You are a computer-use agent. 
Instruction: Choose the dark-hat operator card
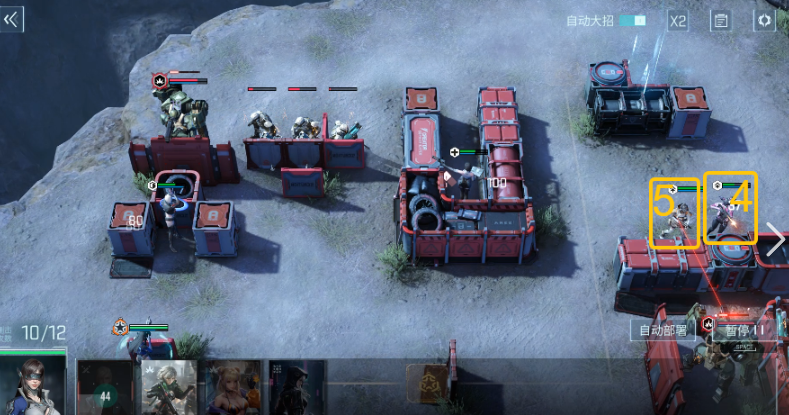[296, 388]
